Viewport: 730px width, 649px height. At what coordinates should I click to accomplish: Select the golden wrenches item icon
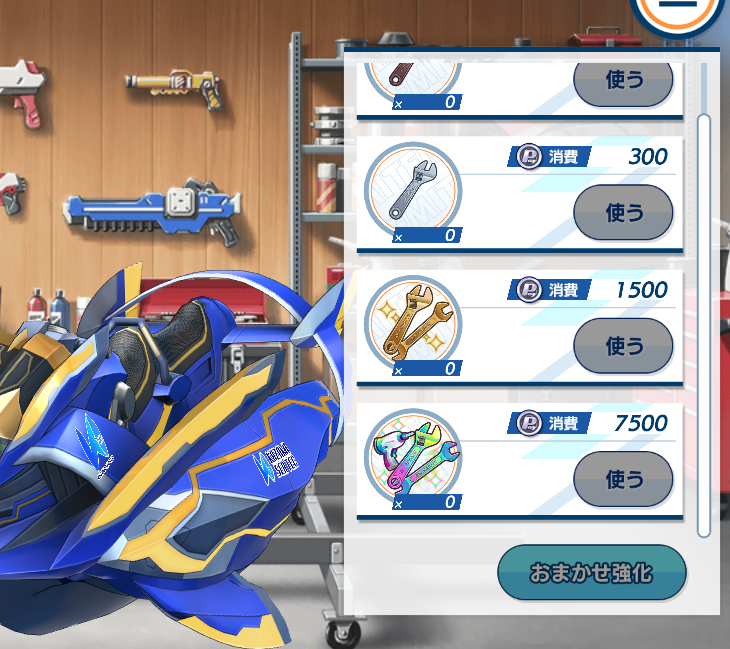point(413,326)
